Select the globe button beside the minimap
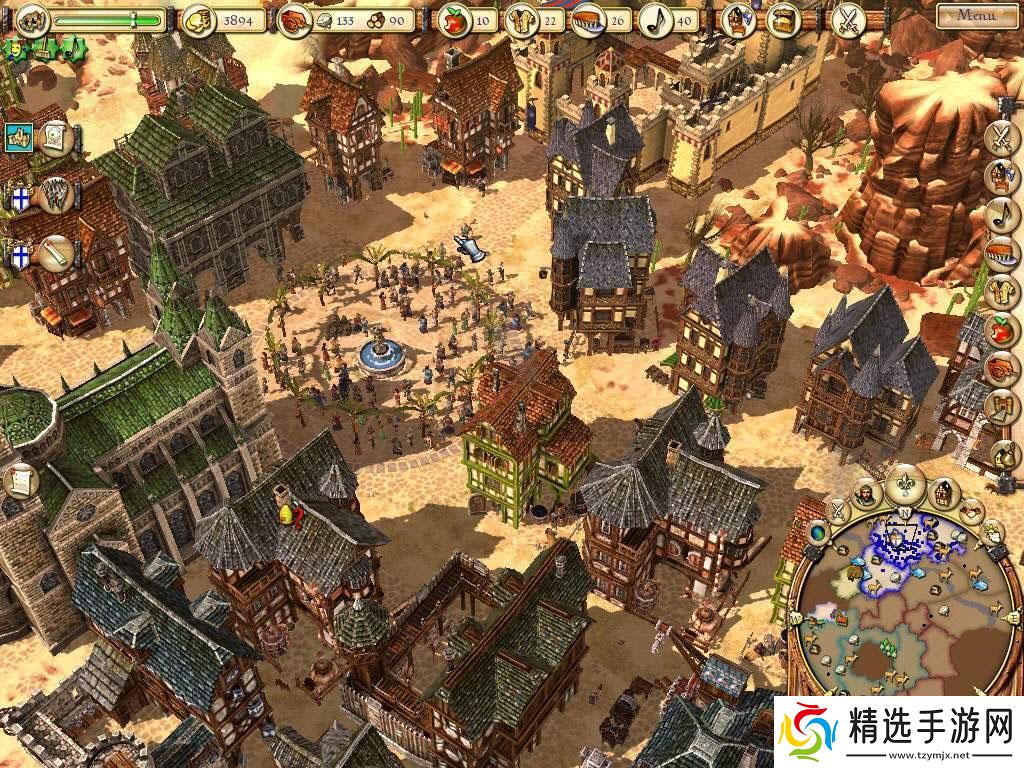This screenshot has height=768, width=1024. pos(818,534)
